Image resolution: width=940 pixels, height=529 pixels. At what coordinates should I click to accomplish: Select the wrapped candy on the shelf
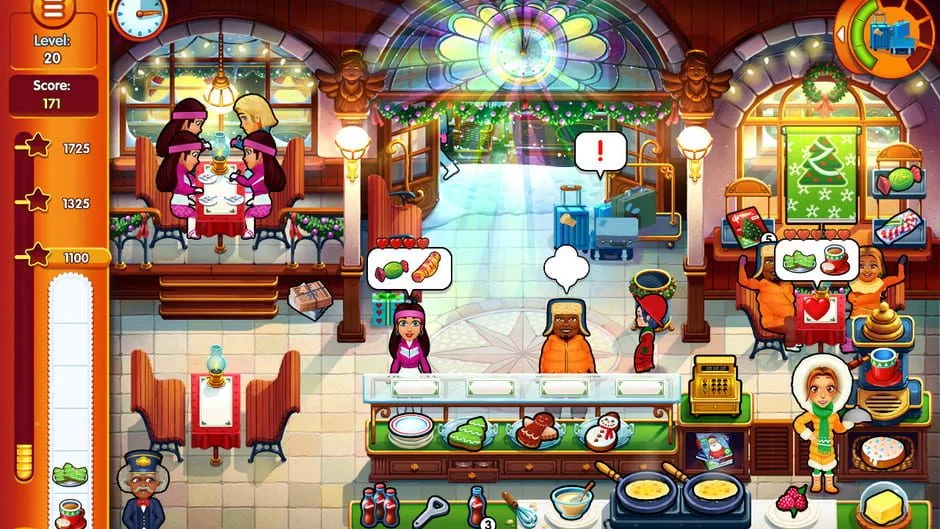897,183
